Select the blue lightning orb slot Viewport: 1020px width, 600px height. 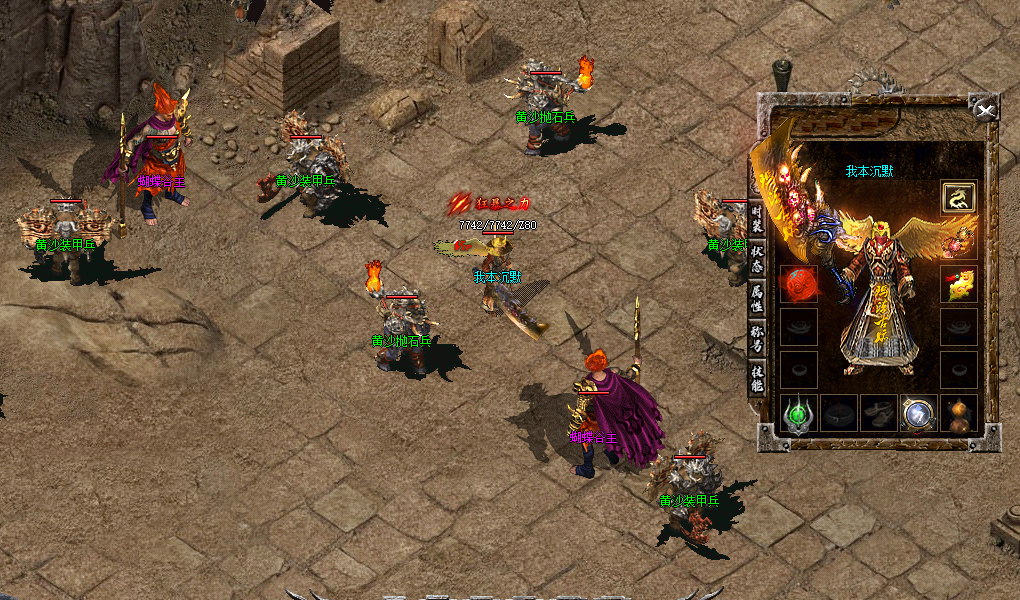[918, 413]
